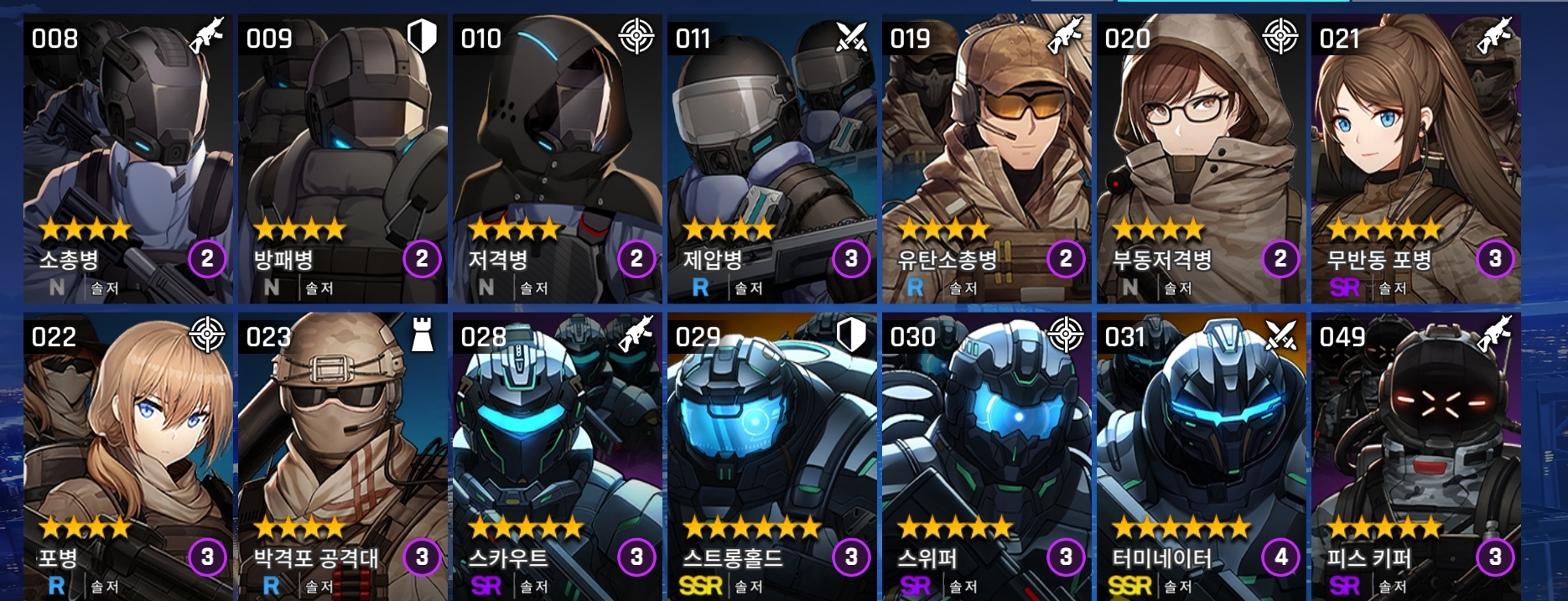Select the 021 무반동 포병 SR card

(x=1416, y=159)
